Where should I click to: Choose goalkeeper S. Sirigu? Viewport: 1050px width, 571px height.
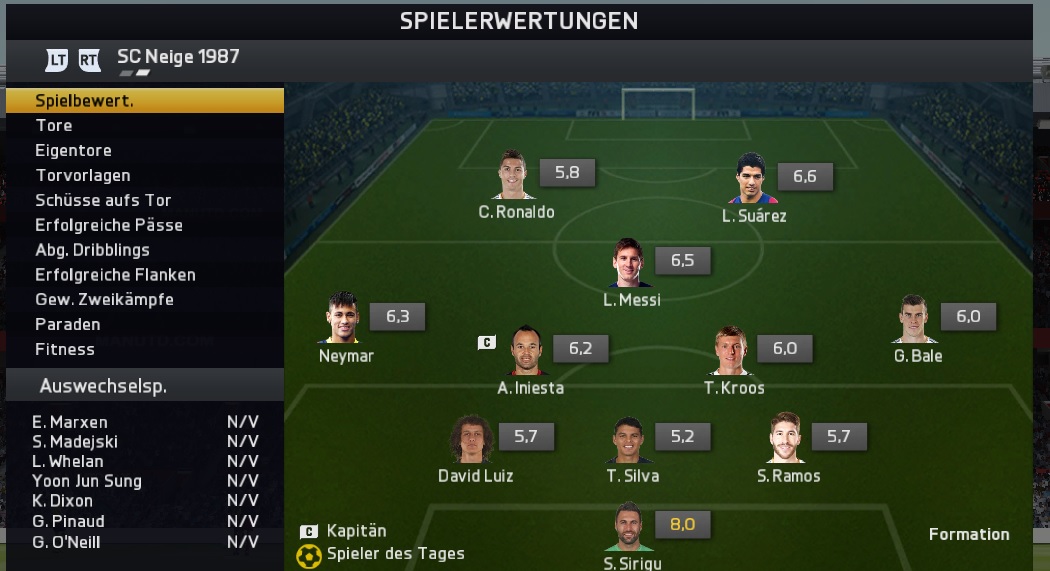(x=629, y=528)
